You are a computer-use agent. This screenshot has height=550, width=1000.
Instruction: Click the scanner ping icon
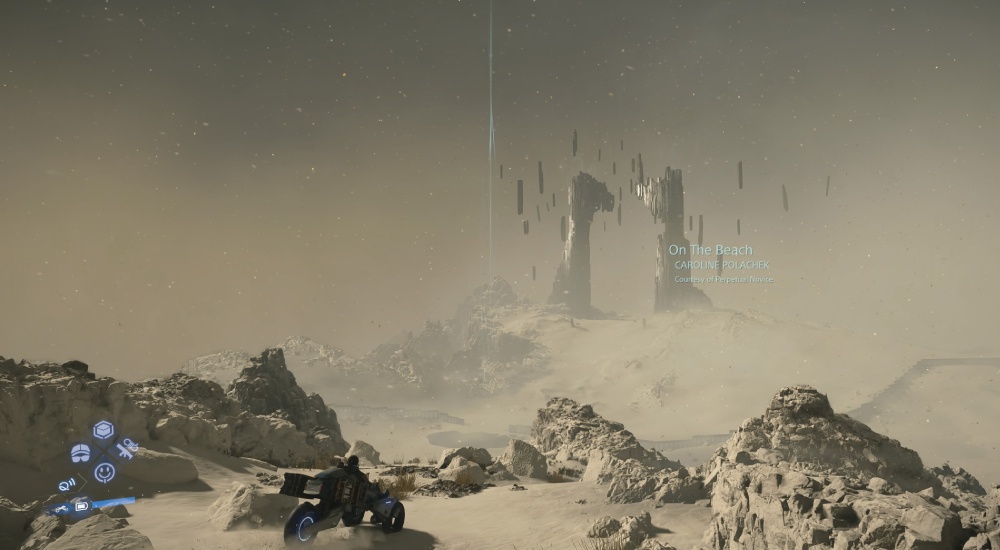[x=67, y=485]
